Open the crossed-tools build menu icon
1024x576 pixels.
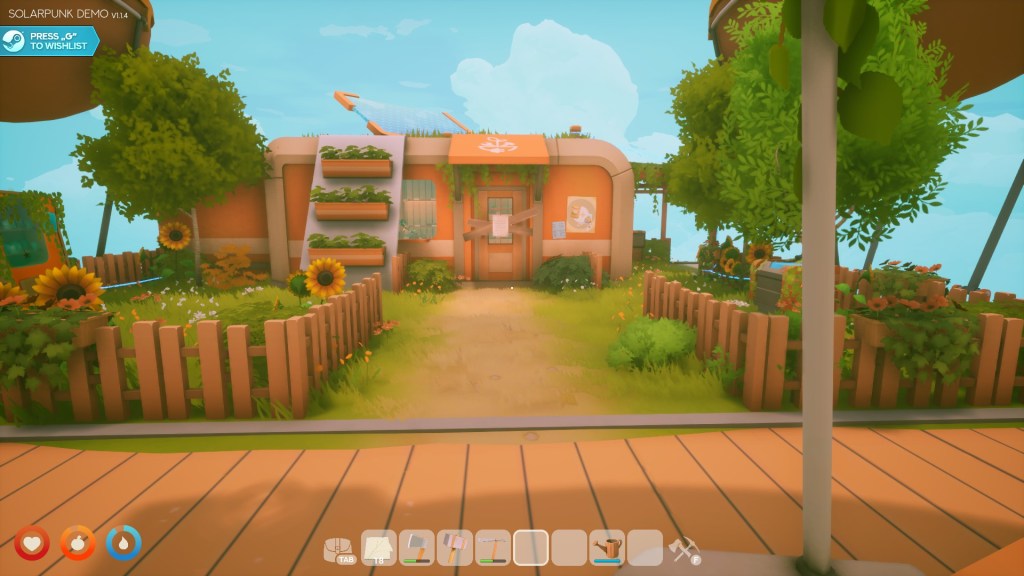click(684, 548)
